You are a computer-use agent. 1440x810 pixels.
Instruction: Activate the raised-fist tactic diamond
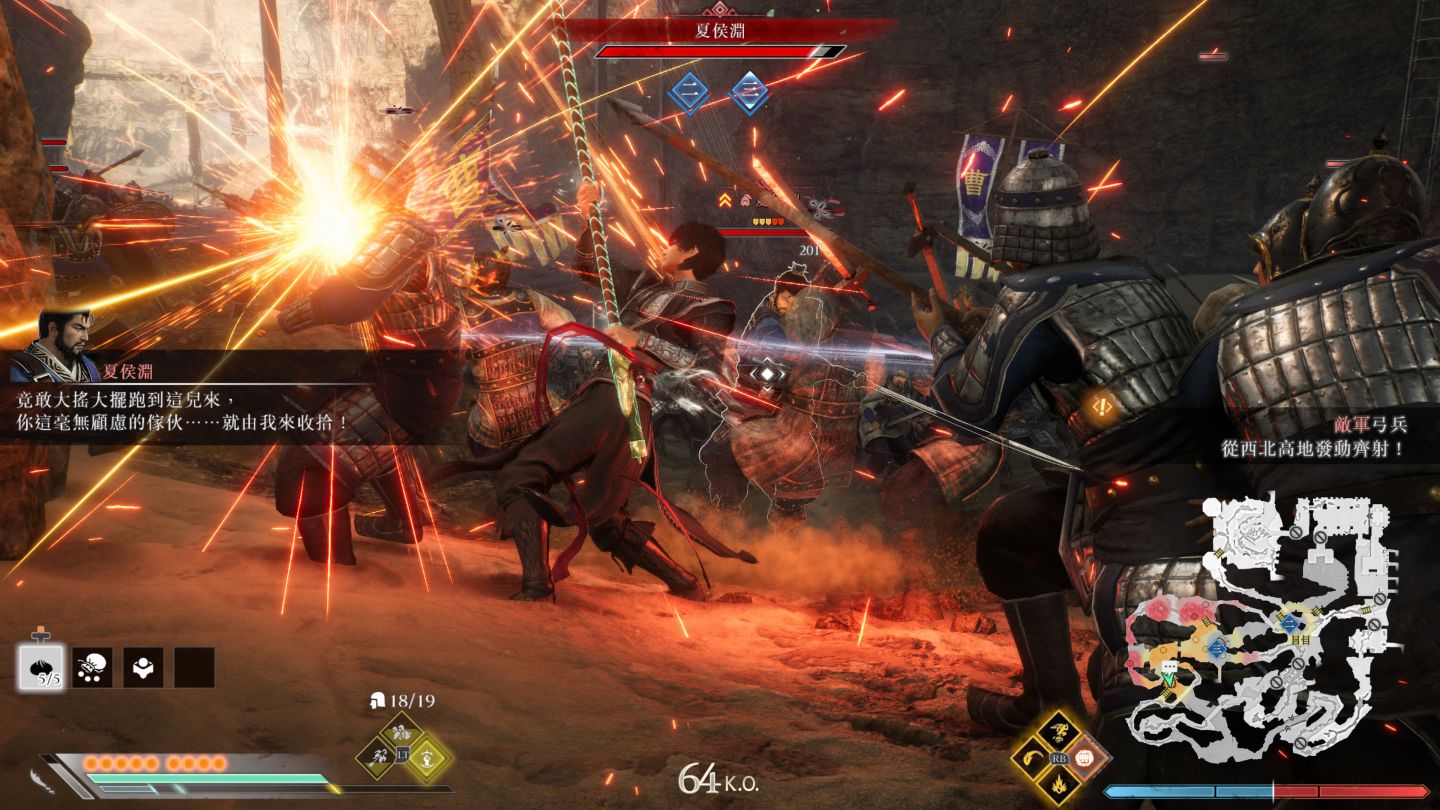[427, 757]
